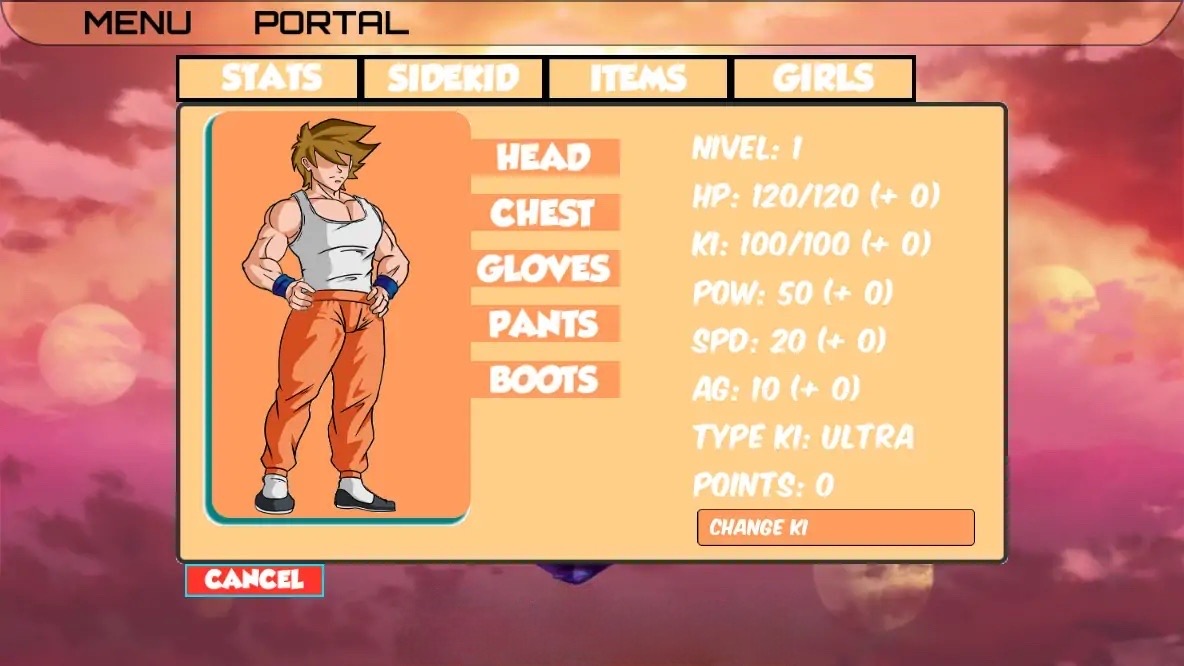Choose the CHEST equipment slot
This screenshot has width=1184, height=666.
(545, 213)
